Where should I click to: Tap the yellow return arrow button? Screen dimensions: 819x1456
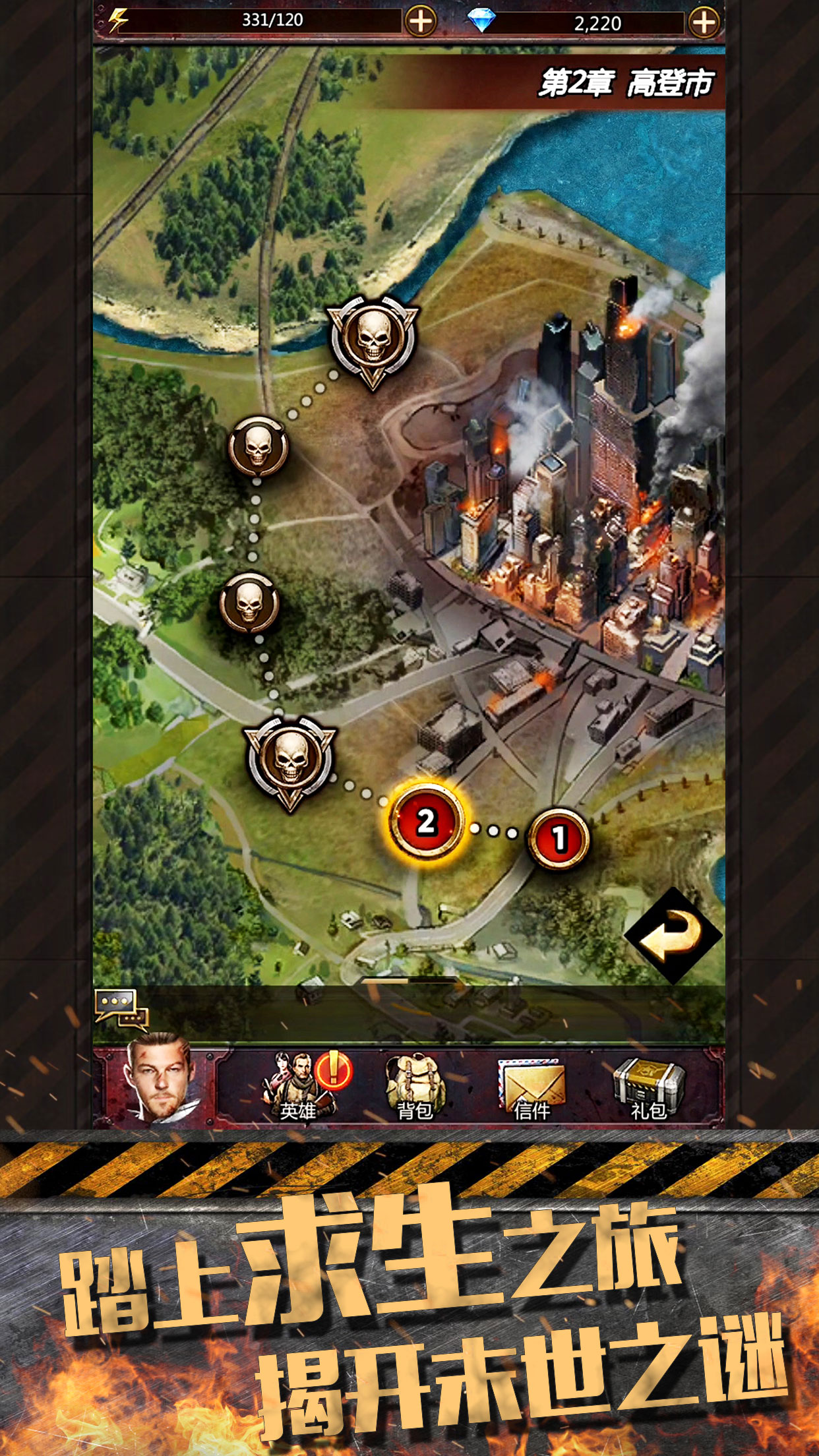click(673, 936)
